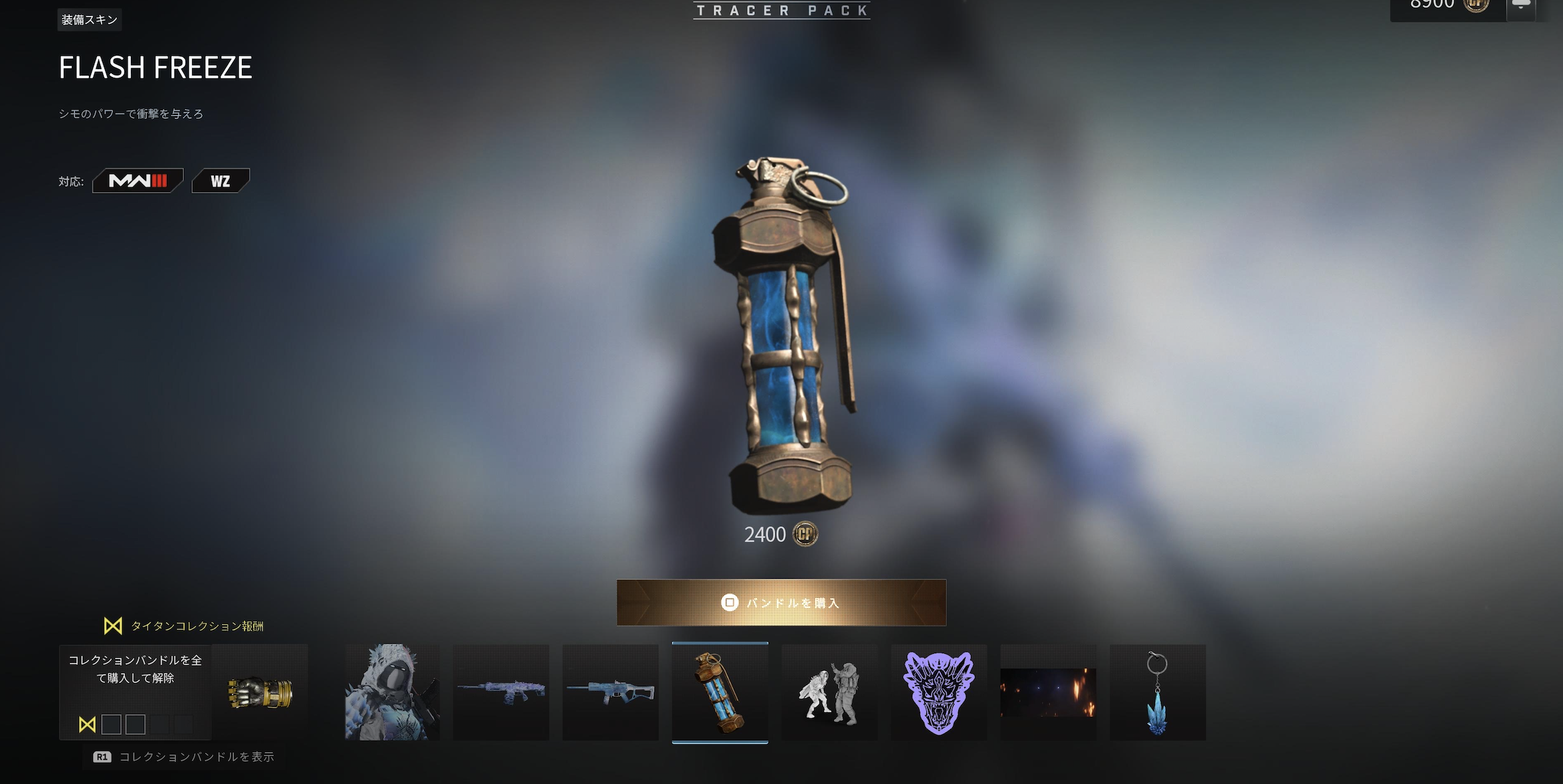View the finishing move thumbnail with two figures
1563x784 pixels.
pyautogui.click(x=829, y=692)
